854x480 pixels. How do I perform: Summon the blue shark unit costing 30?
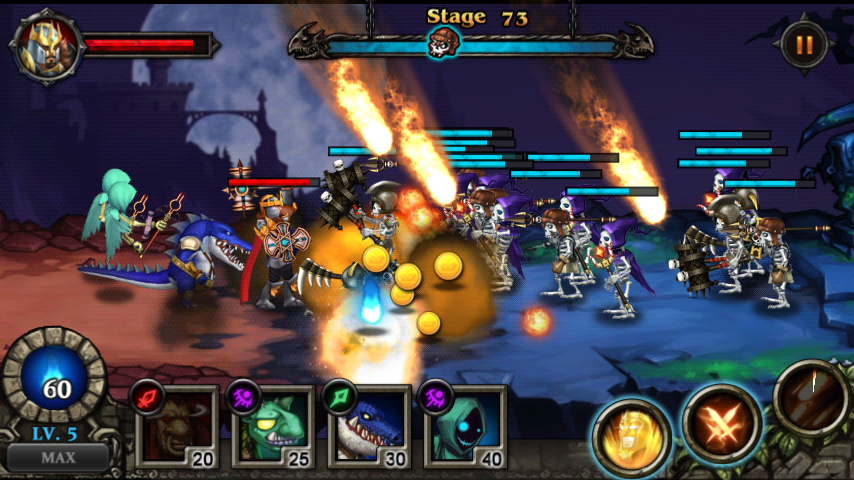coord(369,427)
